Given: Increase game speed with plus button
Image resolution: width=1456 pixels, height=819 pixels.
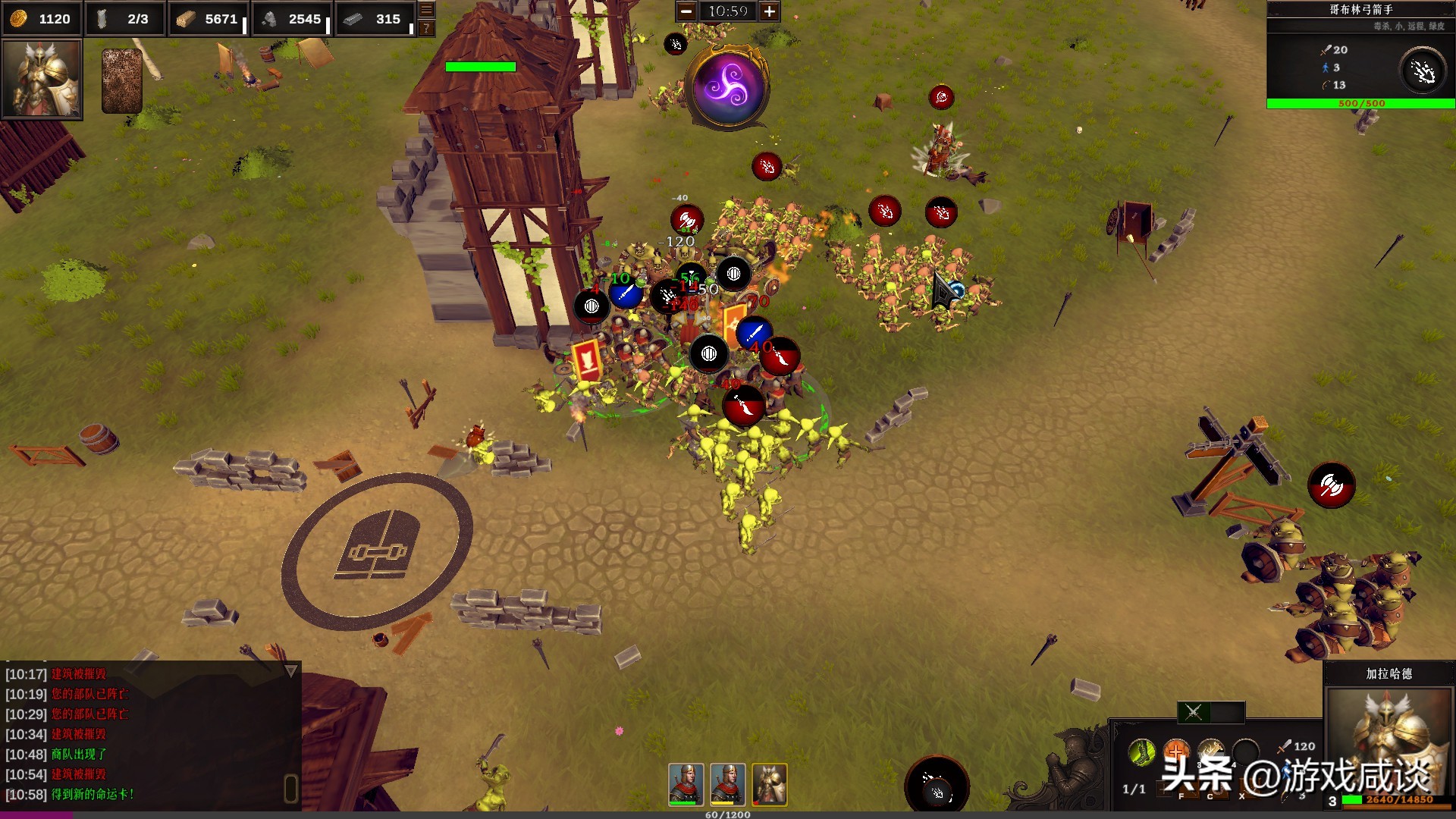Looking at the screenshot, I should click(769, 11).
